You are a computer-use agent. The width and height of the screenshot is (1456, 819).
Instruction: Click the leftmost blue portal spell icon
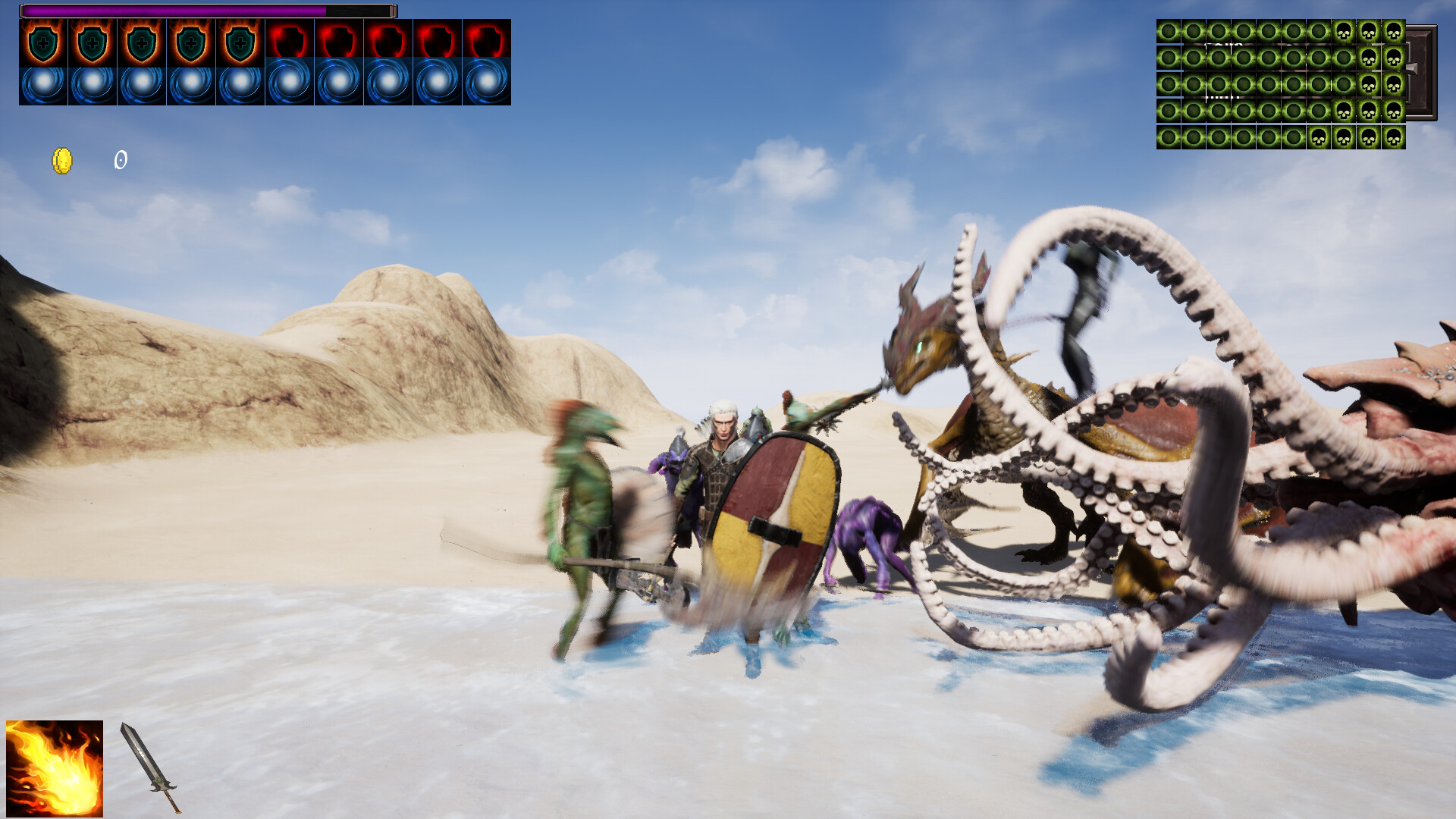coord(42,82)
